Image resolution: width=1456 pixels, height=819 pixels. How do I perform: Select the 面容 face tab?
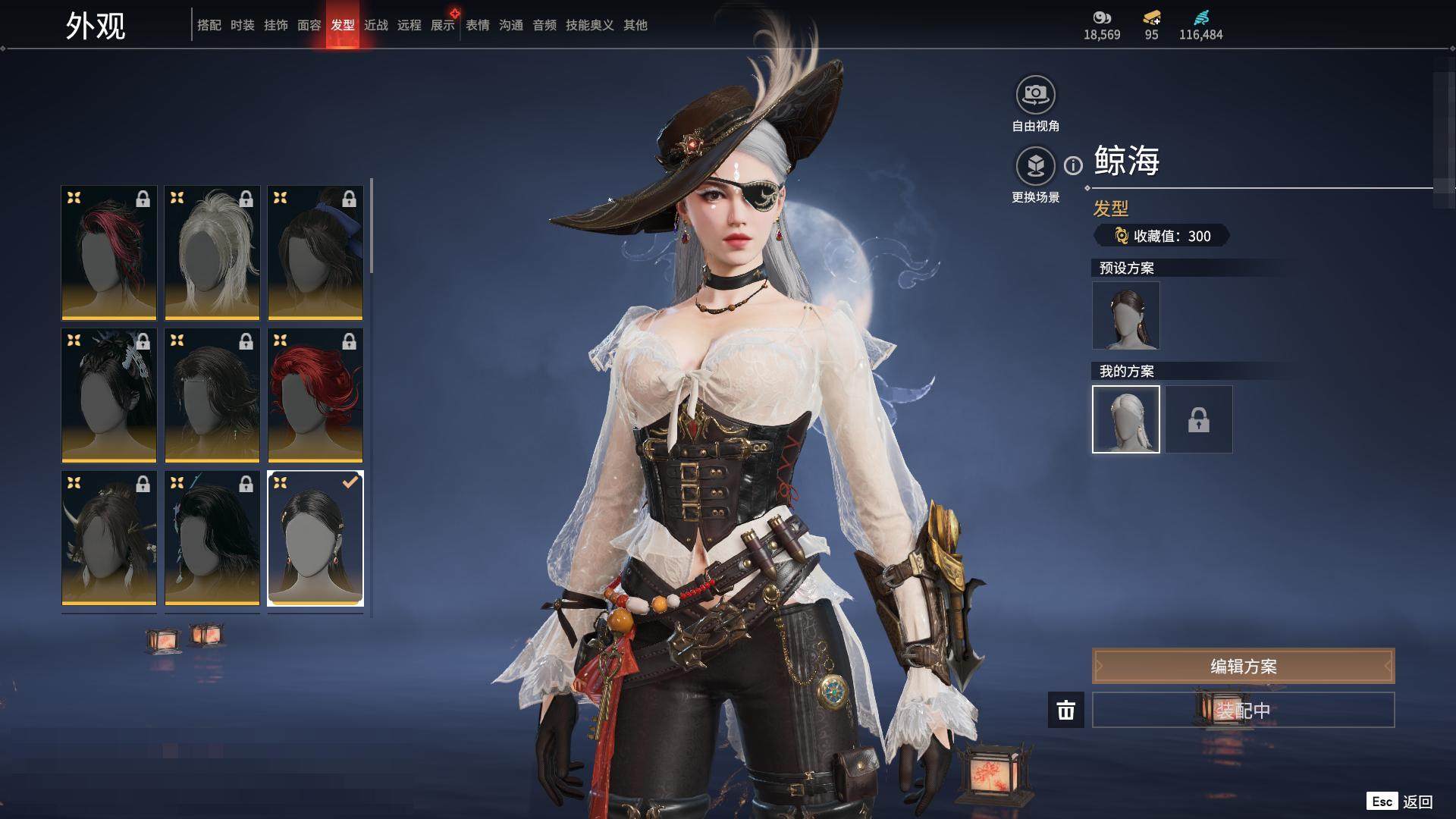coord(309,25)
